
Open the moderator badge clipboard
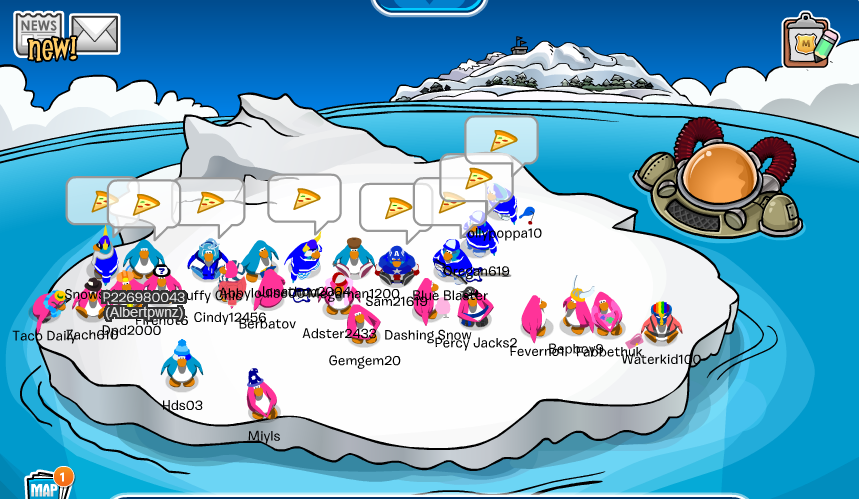810,41
